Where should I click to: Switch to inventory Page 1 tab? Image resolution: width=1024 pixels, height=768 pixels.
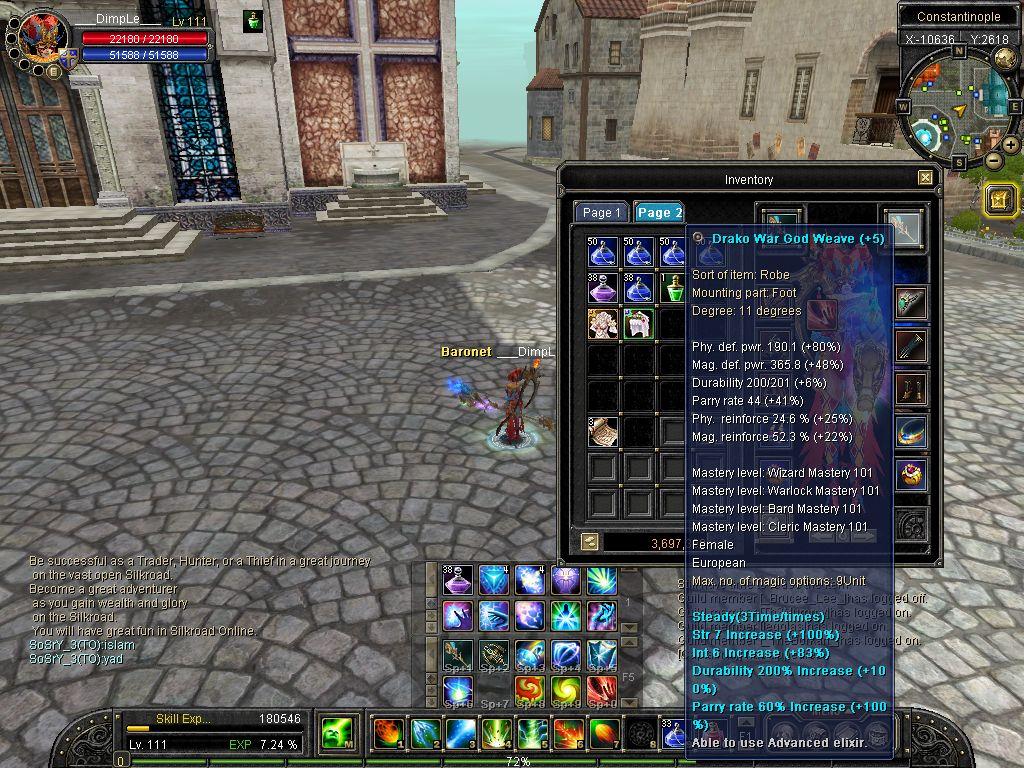point(602,212)
